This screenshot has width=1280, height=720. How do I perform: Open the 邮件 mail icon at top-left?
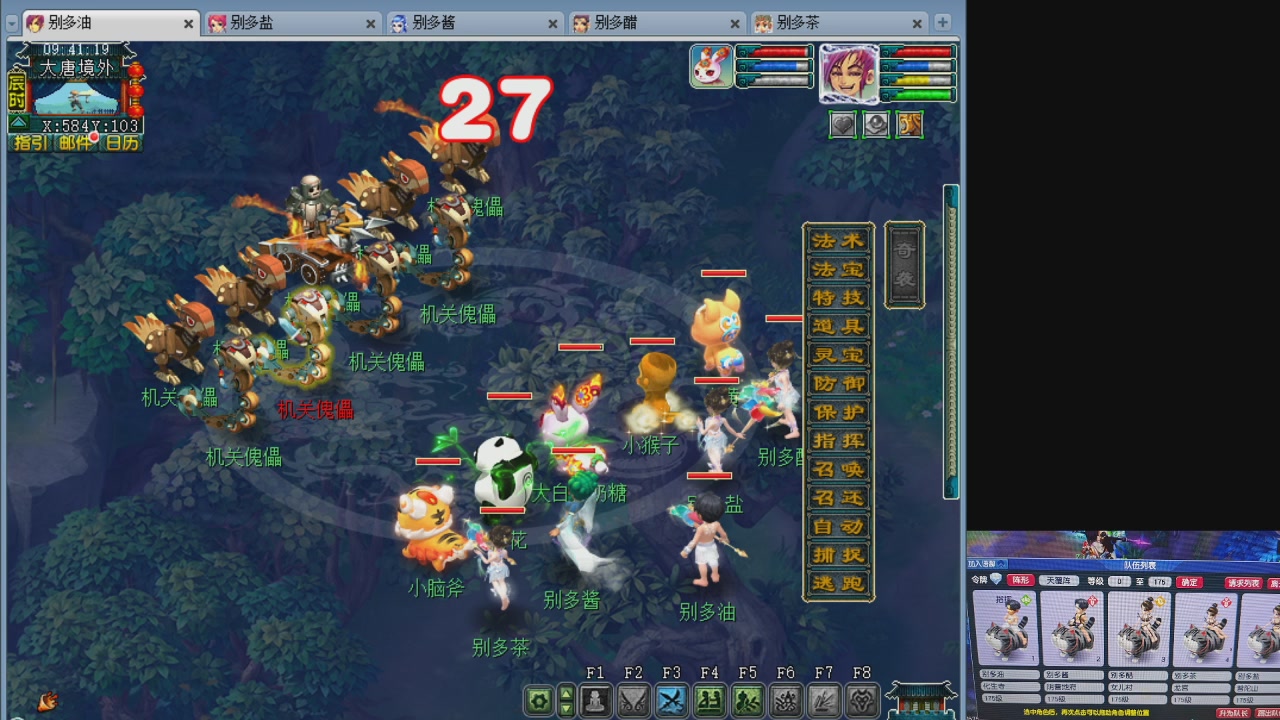point(76,144)
